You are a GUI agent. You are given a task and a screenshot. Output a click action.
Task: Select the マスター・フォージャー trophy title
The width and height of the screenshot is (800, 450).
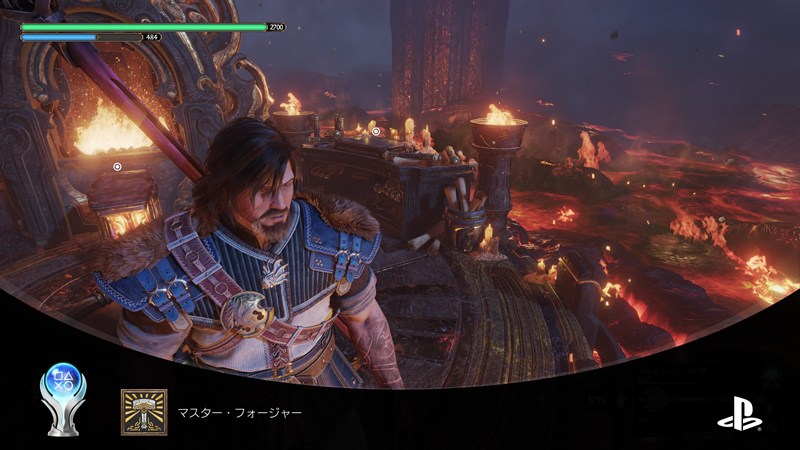[x=238, y=412]
